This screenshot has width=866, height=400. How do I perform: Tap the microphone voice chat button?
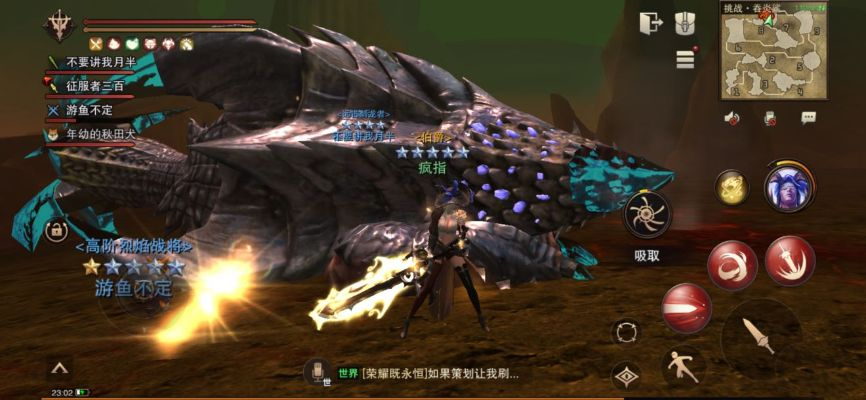point(318,372)
